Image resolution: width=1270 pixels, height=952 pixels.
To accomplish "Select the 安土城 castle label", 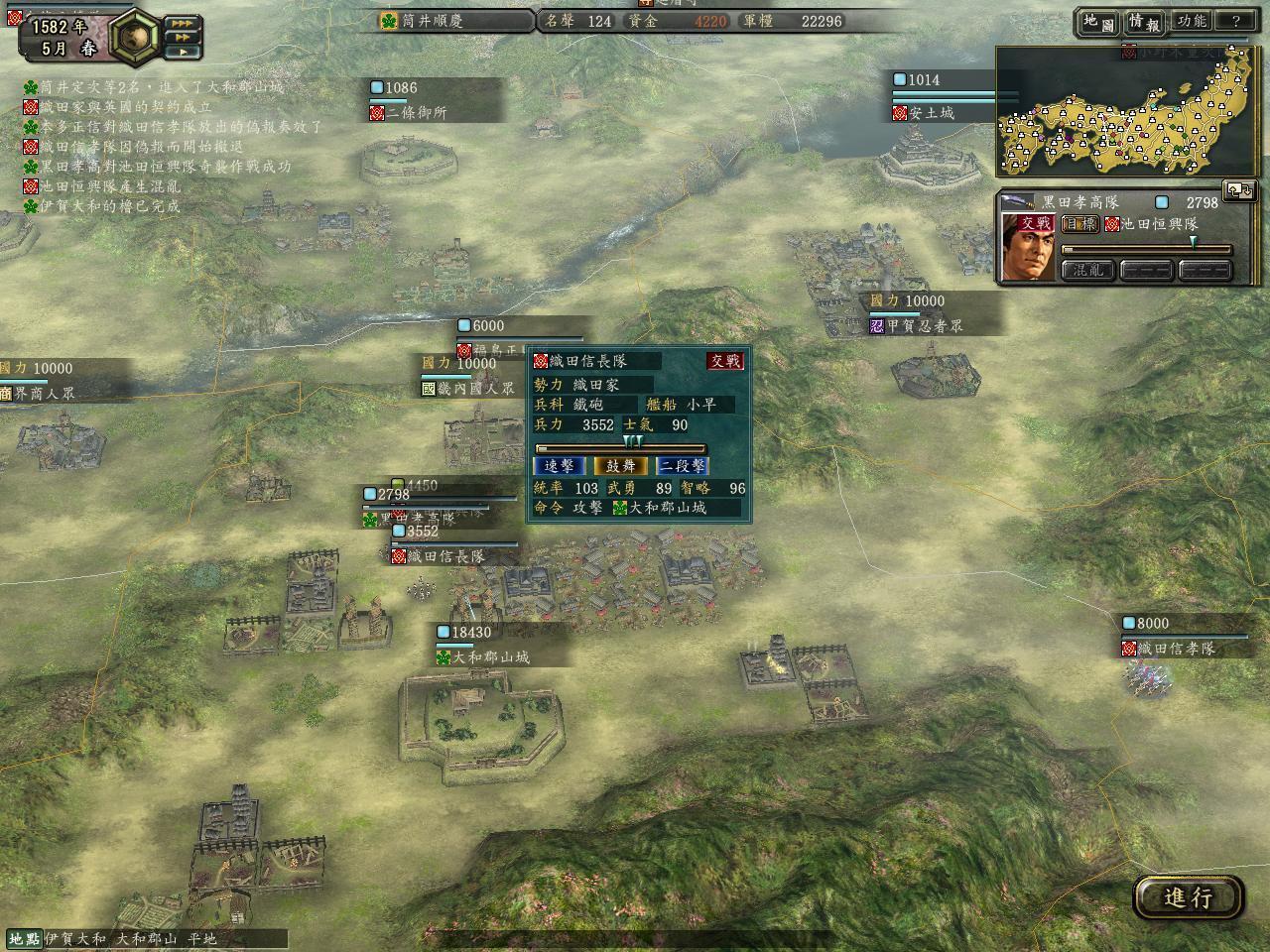I will pyautogui.click(x=931, y=113).
